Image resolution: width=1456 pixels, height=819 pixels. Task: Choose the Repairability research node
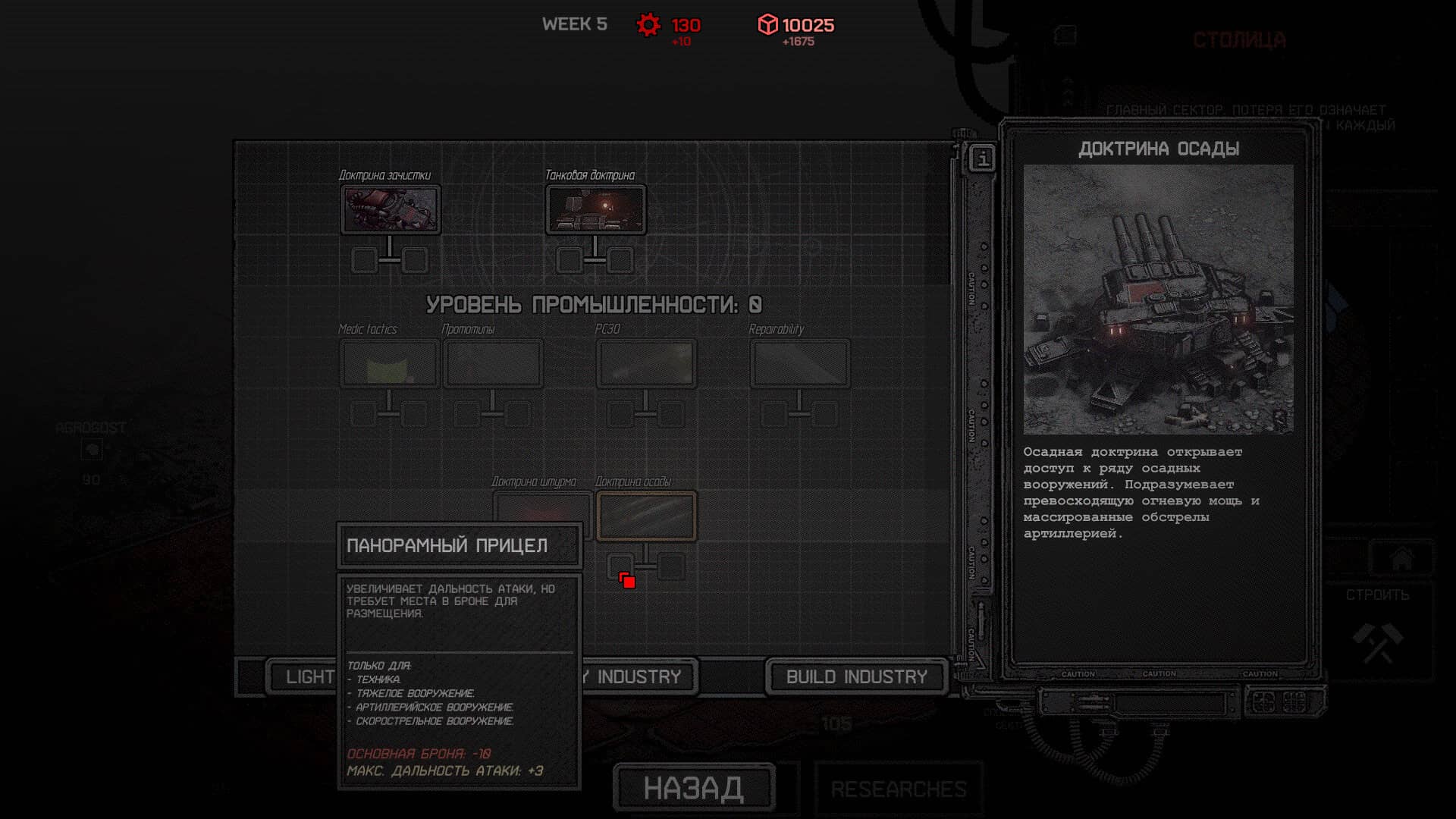tap(799, 364)
